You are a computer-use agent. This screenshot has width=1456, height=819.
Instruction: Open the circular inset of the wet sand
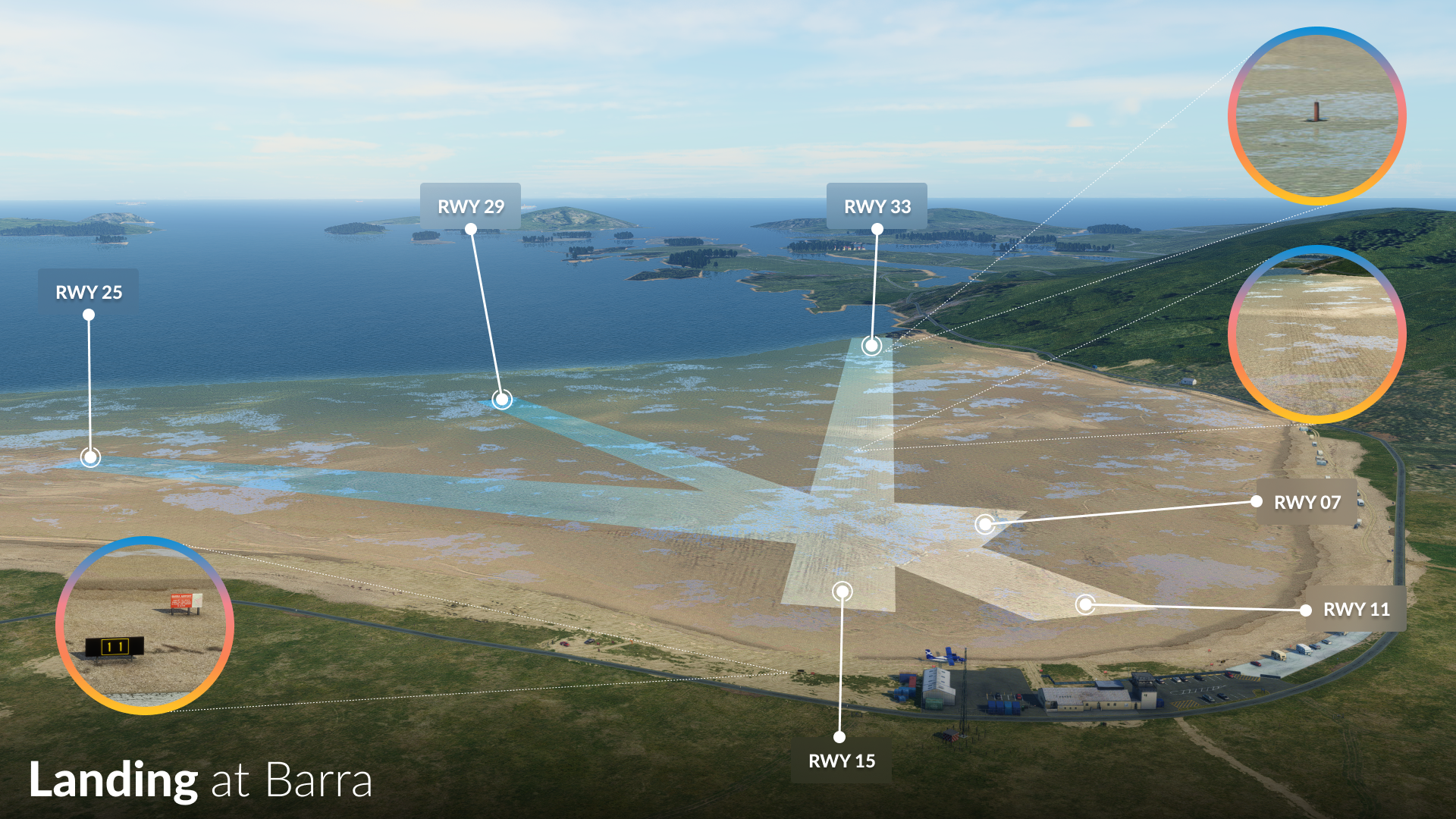1316,334
